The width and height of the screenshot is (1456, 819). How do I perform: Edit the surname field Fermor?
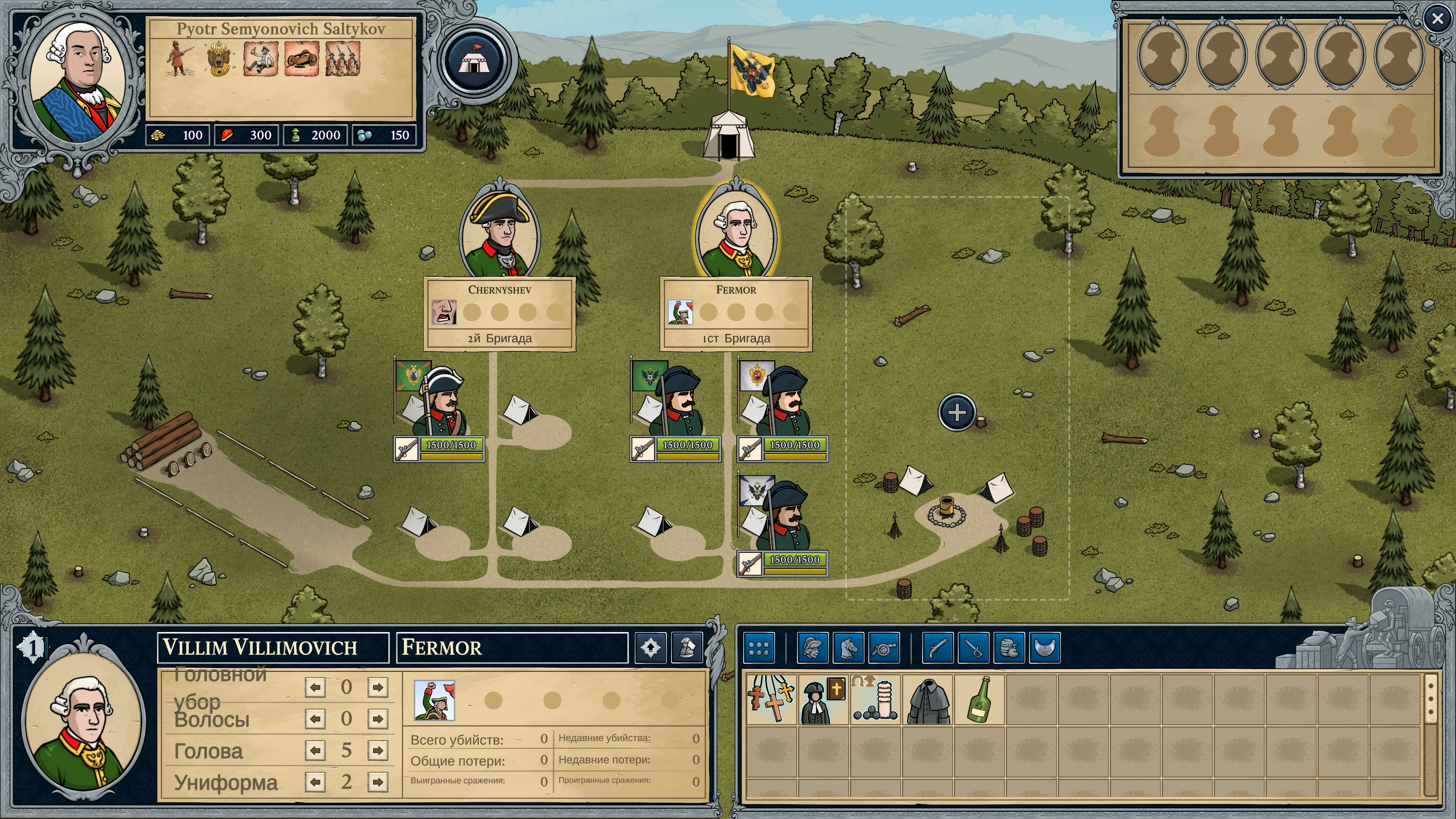click(x=511, y=647)
